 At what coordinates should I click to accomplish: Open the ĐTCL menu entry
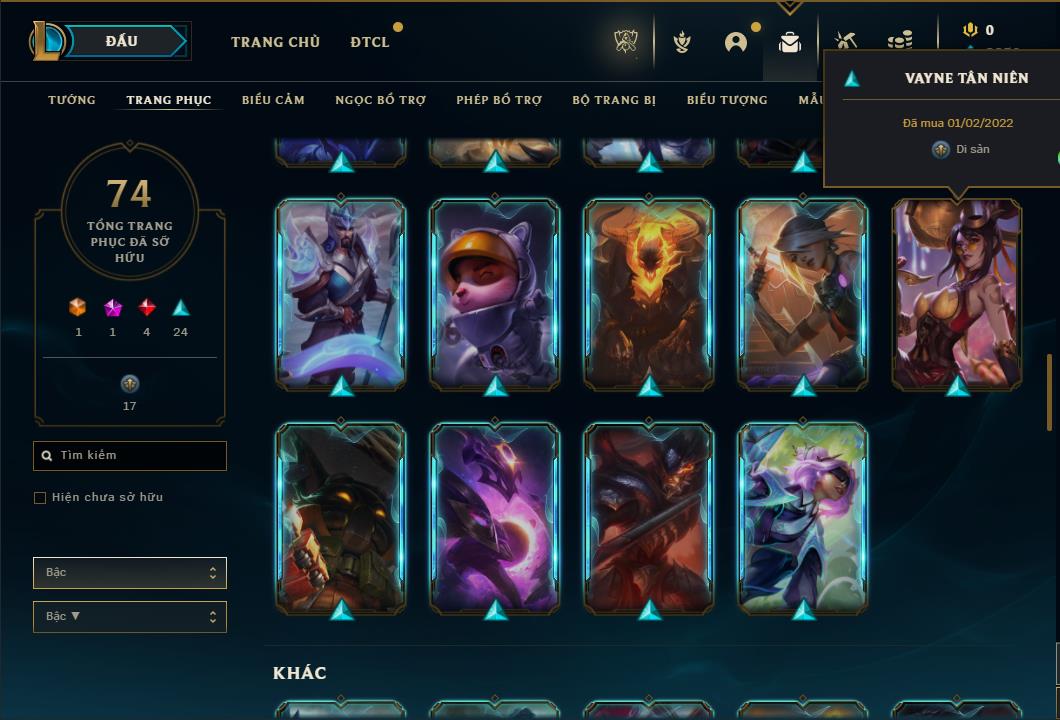click(369, 42)
